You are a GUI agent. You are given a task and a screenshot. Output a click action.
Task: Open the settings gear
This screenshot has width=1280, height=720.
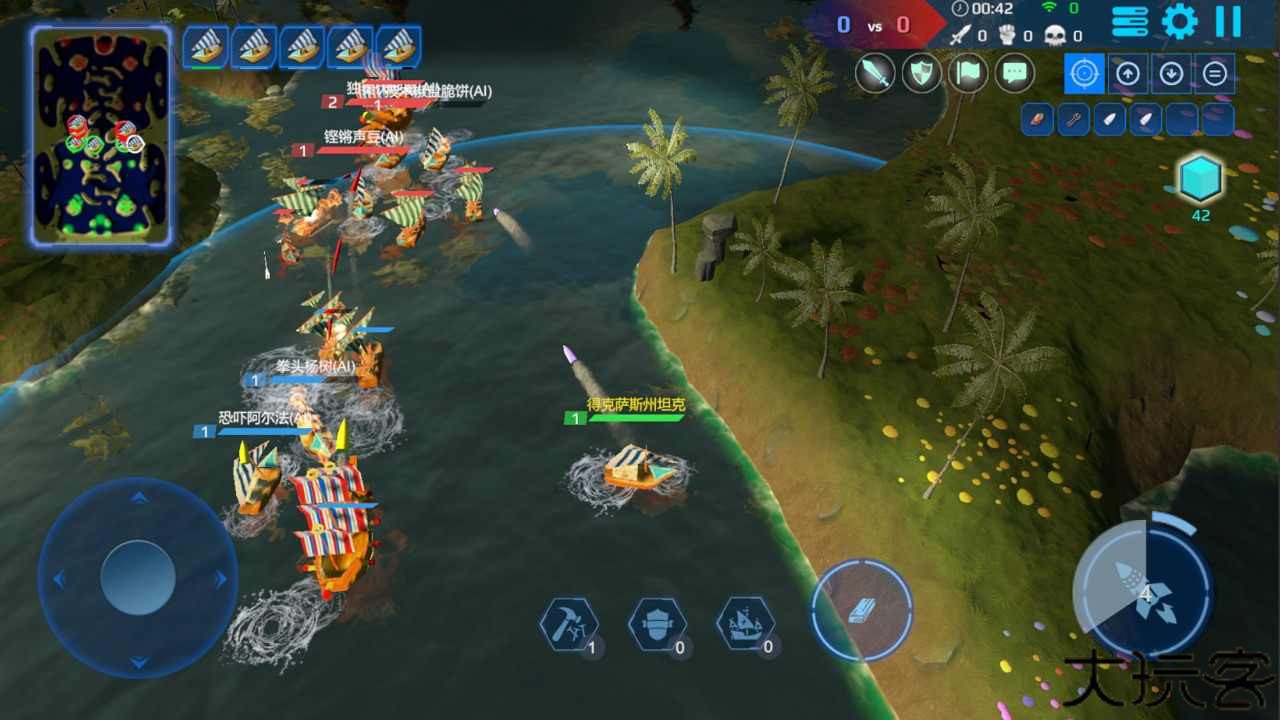point(1178,21)
